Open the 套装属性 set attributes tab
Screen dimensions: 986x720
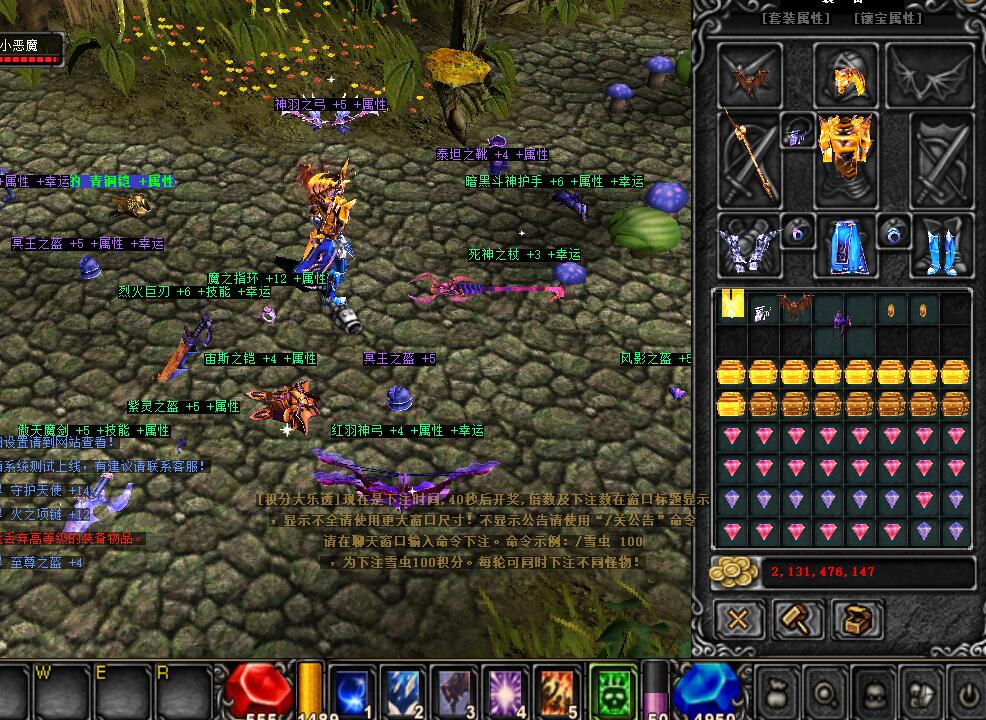[x=796, y=18]
